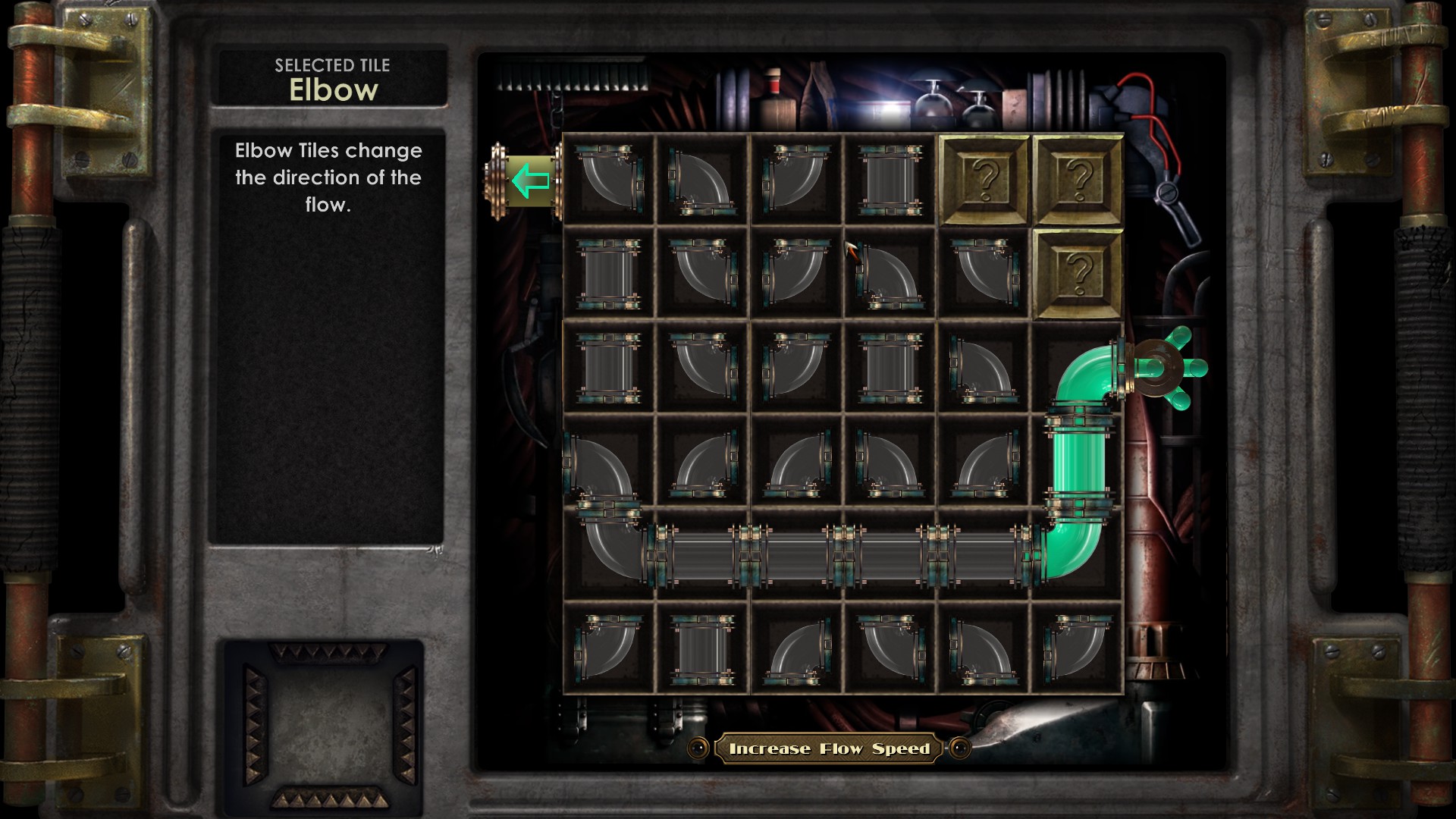Pick the only straight pipe tile in the top row
The image size is (1456, 819).
tap(890, 180)
